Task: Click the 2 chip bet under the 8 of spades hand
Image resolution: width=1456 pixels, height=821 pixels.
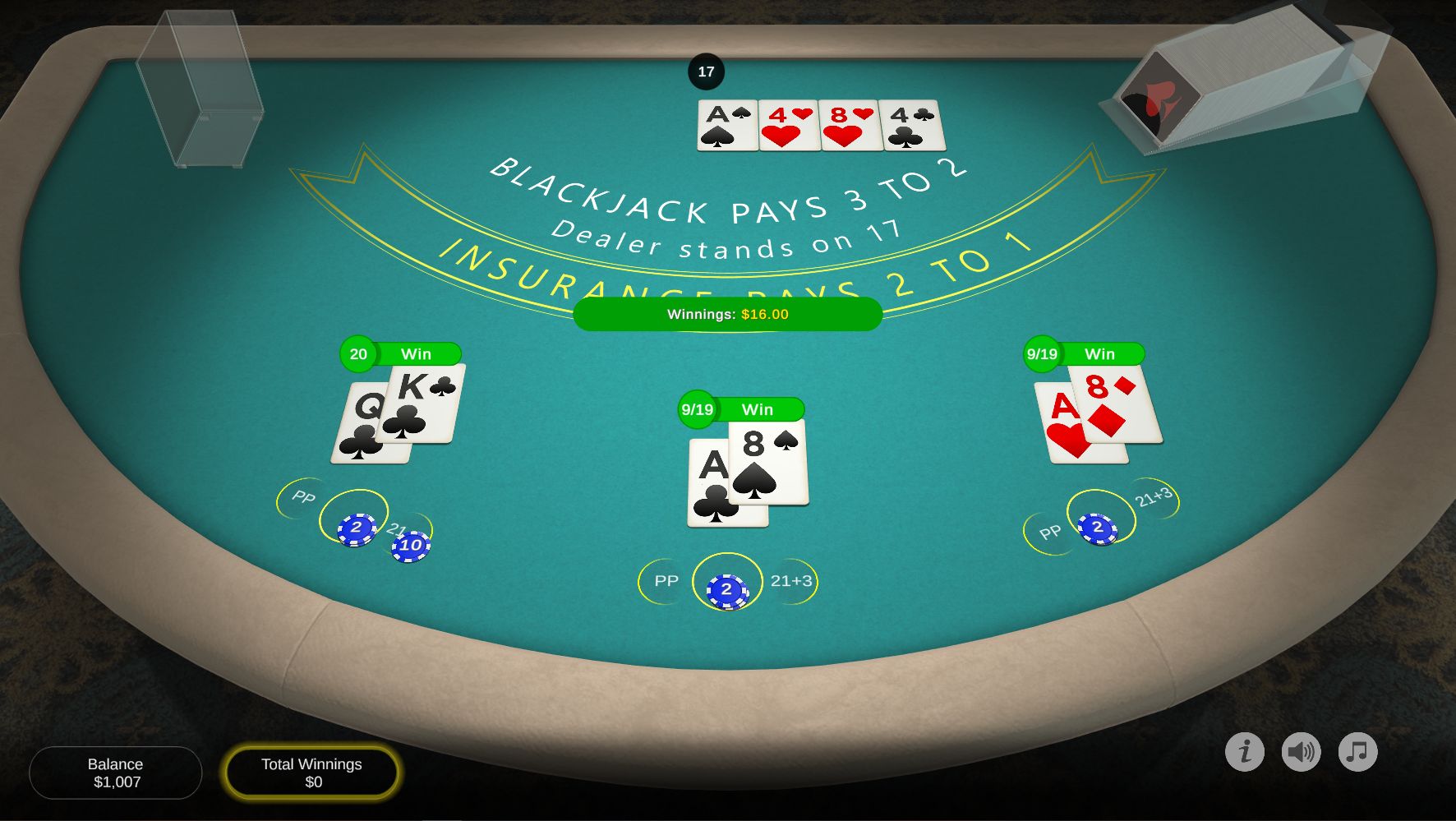Action: [727, 588]
